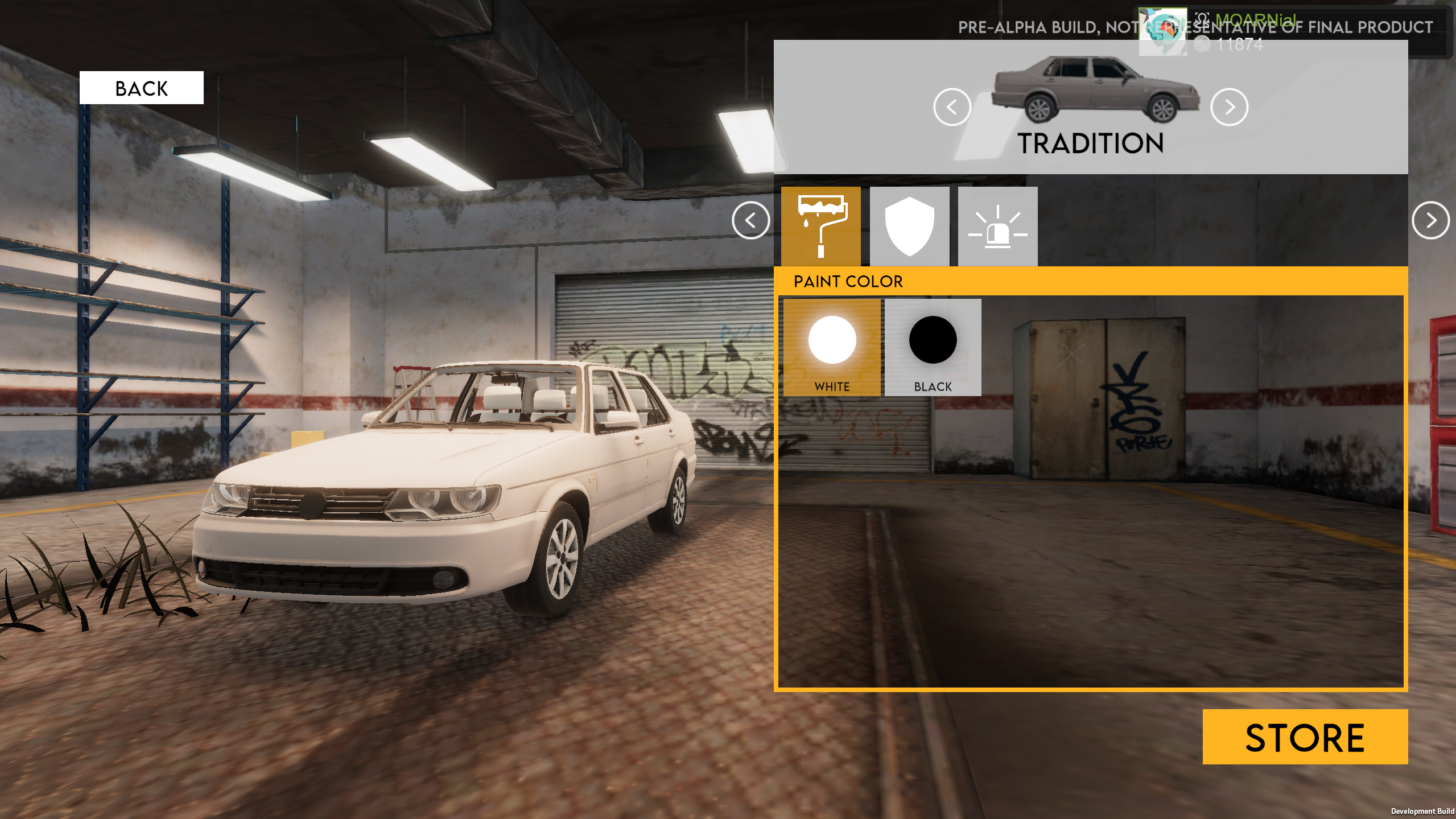Store the Tradition car
This screenshot has height=819, width=1456.
pos(1305,736)
